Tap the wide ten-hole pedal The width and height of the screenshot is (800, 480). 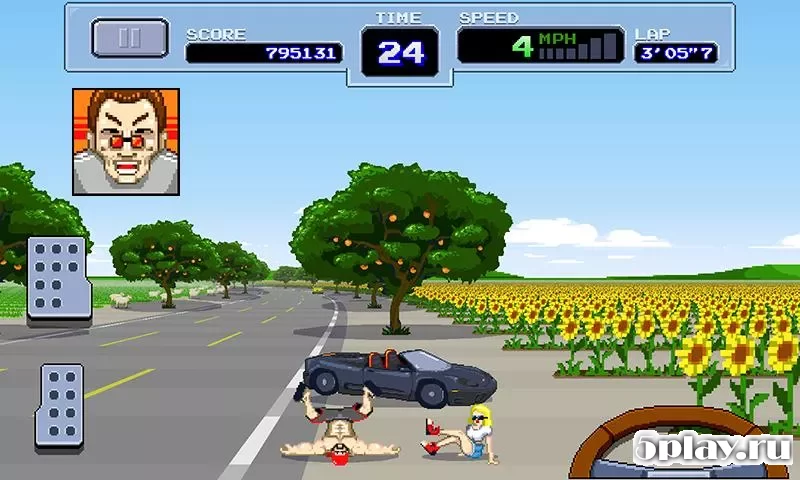(58, 278)
